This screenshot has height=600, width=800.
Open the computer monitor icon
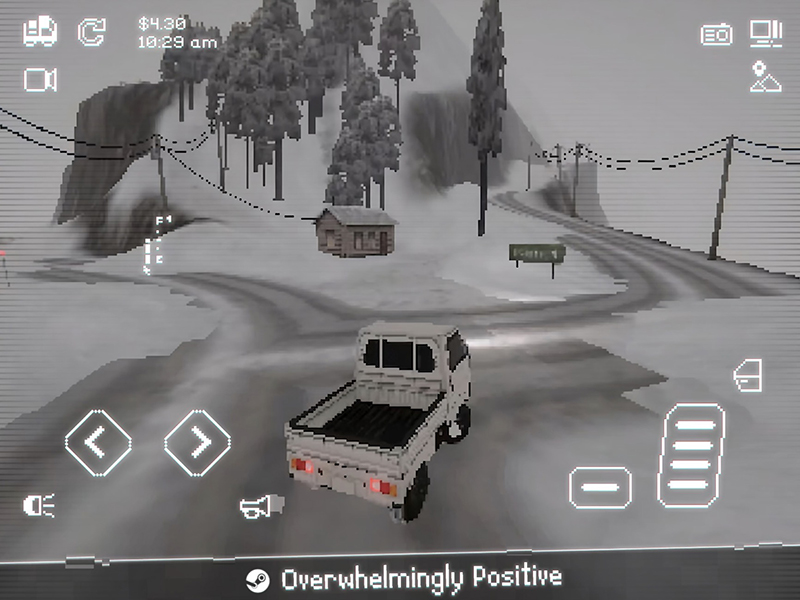point(766,34)
